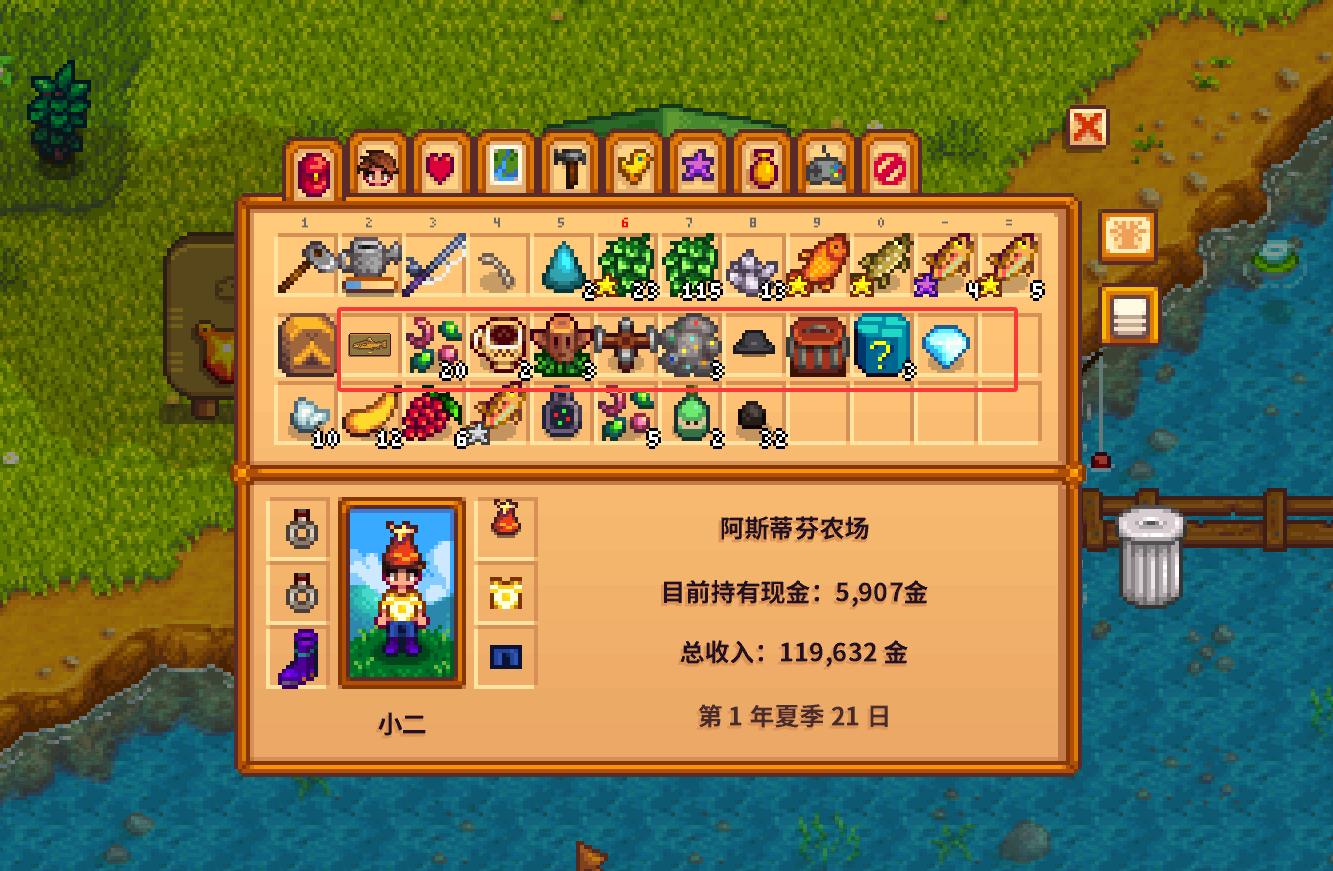This screenshot has height=871, width=1333.
Task: Click the gold amulet equipment slot
Action: (x=505, y=595)
